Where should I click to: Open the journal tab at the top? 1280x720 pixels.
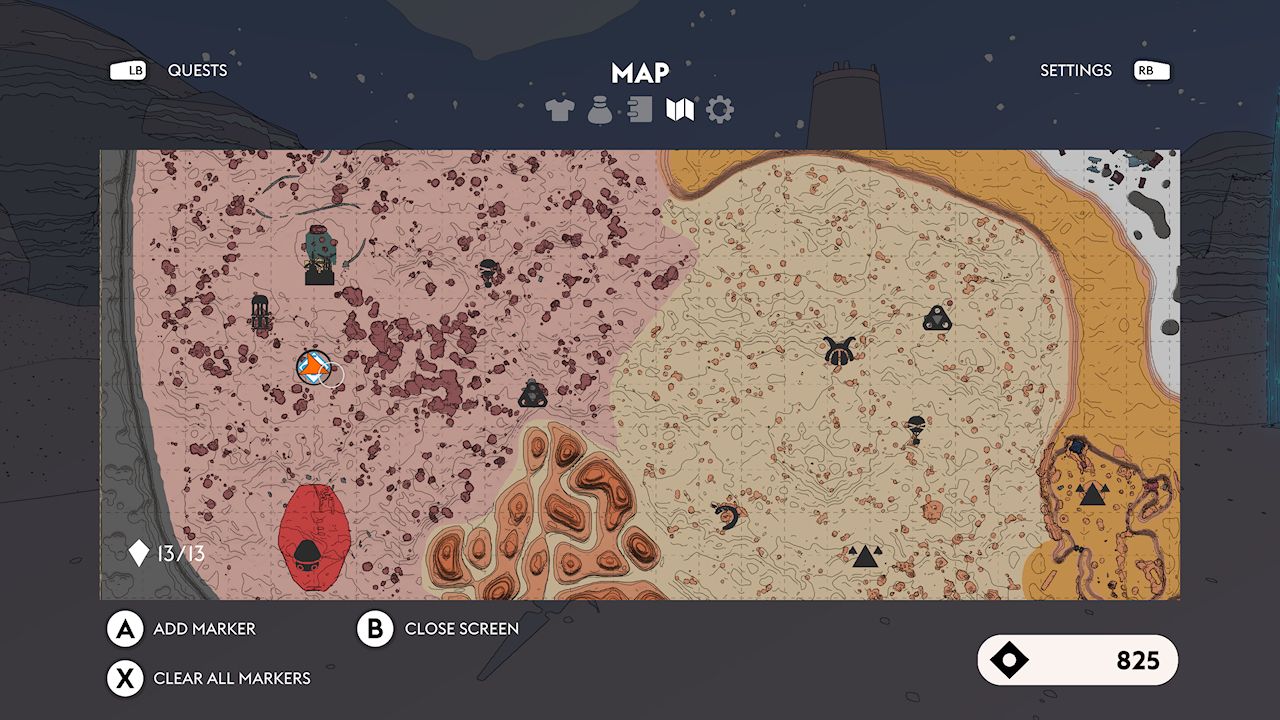pyautogui.click(x=637, y=108)
